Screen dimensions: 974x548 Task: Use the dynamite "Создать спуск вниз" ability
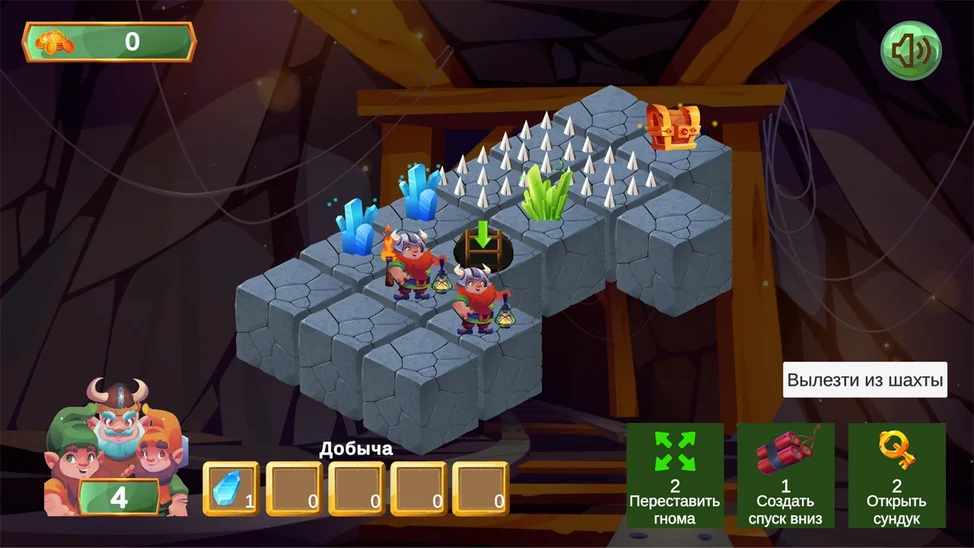pyautogui.click(x=785, y=475)
